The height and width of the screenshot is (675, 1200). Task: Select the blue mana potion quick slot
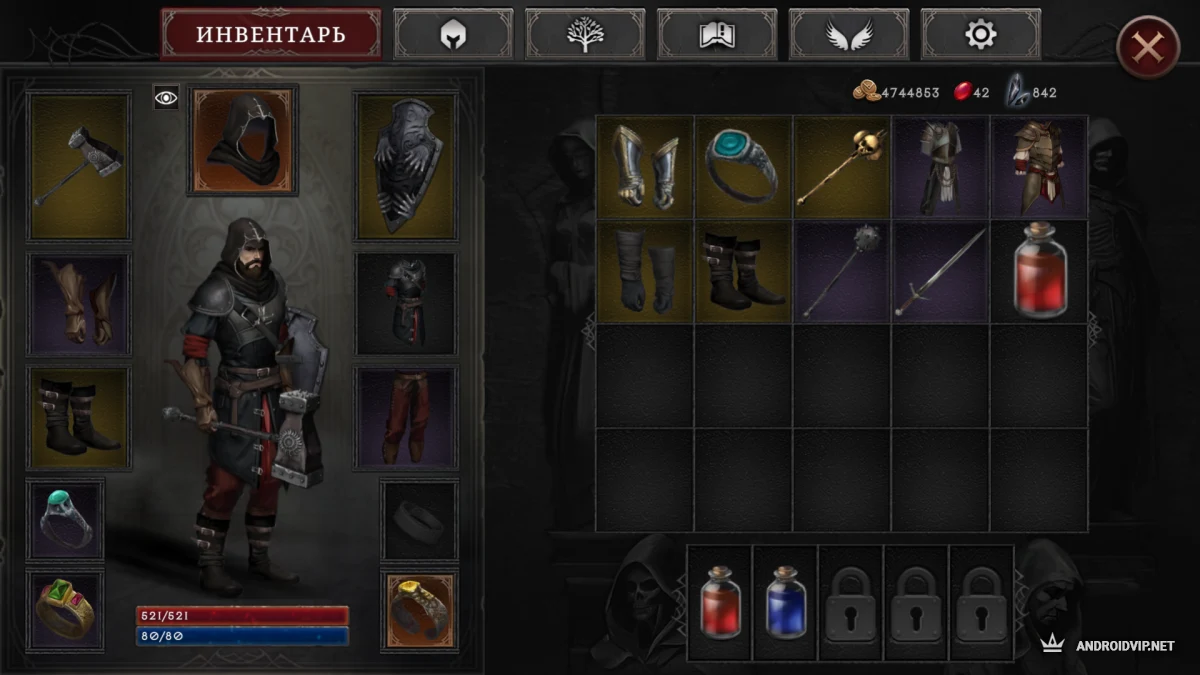(785, 603)
